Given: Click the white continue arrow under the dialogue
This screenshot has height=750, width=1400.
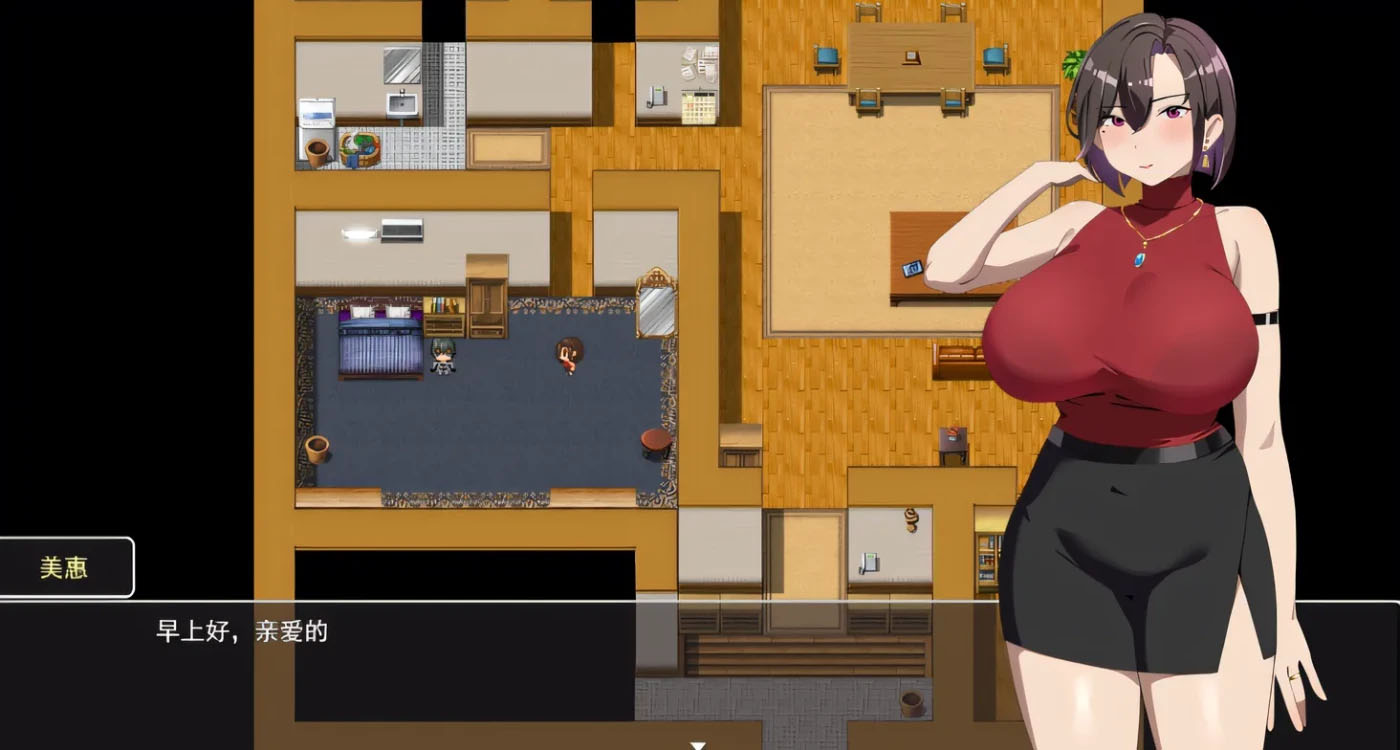Looking at the screenshot, I should pyautogui.click(x=699, y=745).
